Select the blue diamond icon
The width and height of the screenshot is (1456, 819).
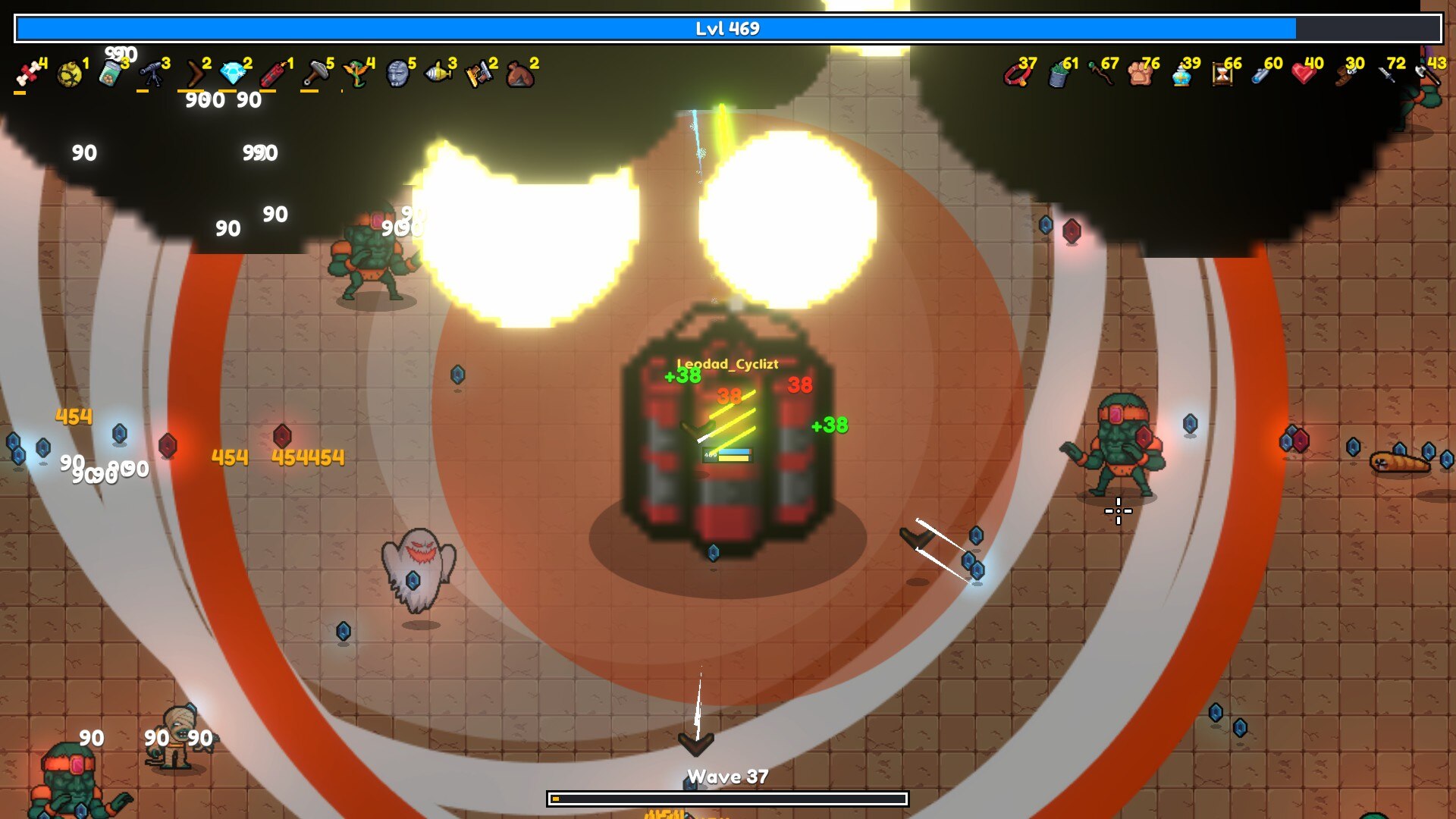pos(234,74)
